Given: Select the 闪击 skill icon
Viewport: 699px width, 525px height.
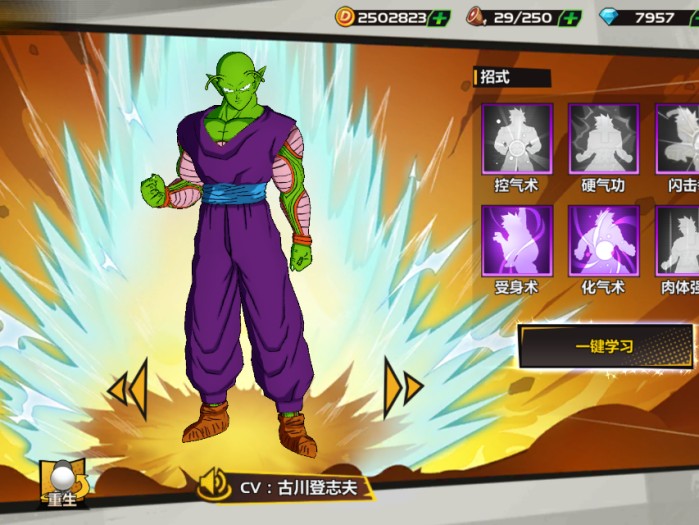Looking at the screenshot, I should [679, 139].
